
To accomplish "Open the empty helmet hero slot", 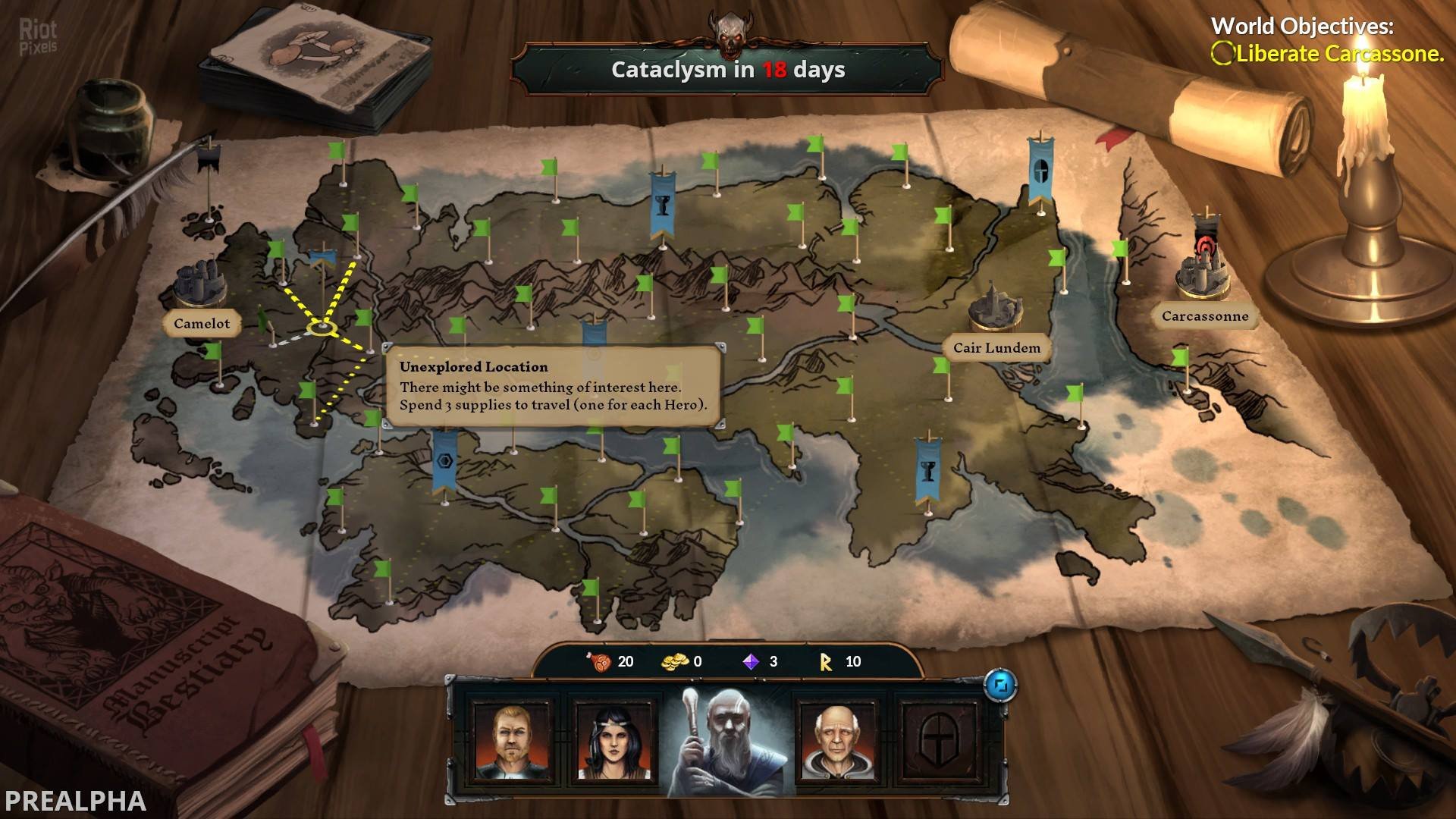I will click(941, 741).
